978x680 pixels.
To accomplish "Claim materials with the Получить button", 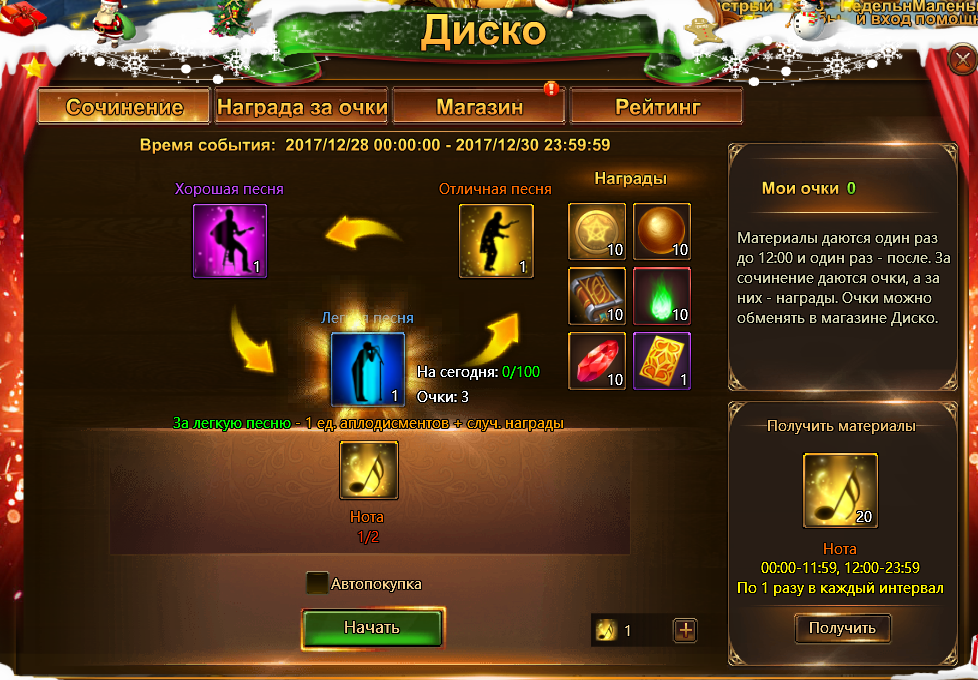I will click(842, 628).
